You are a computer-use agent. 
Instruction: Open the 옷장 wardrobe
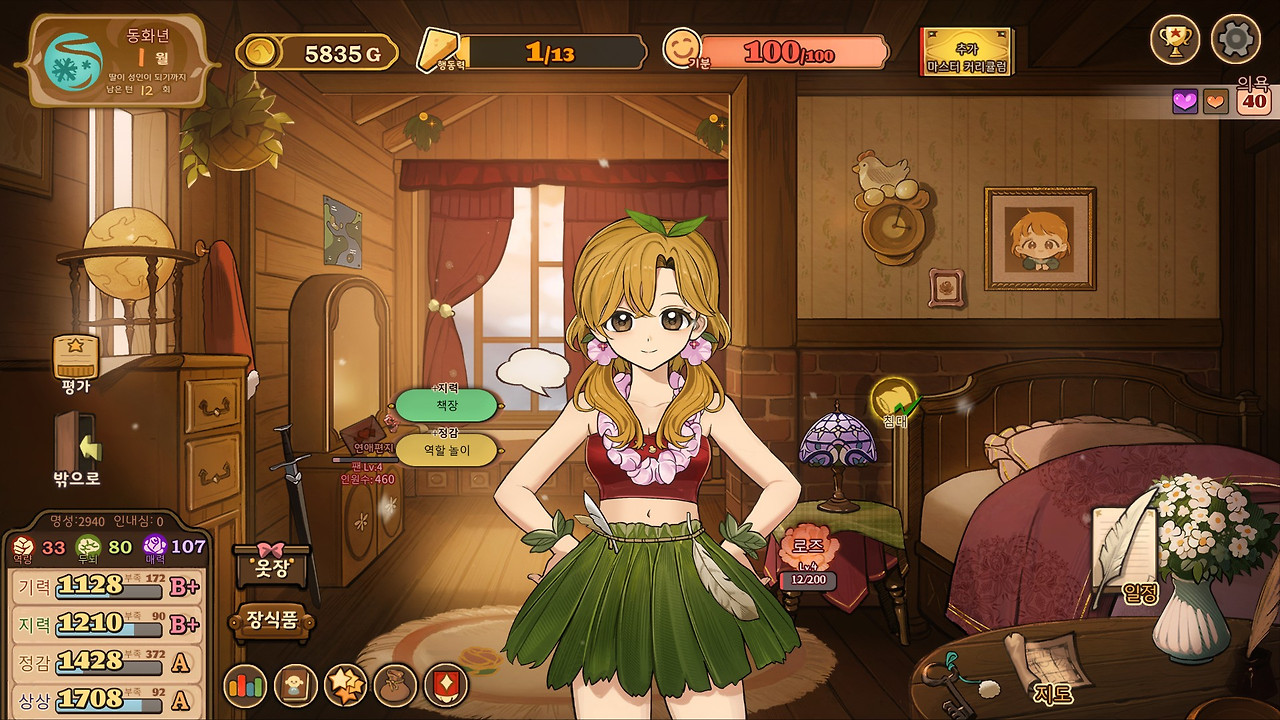pyautogui.click(x=273, y=566)
